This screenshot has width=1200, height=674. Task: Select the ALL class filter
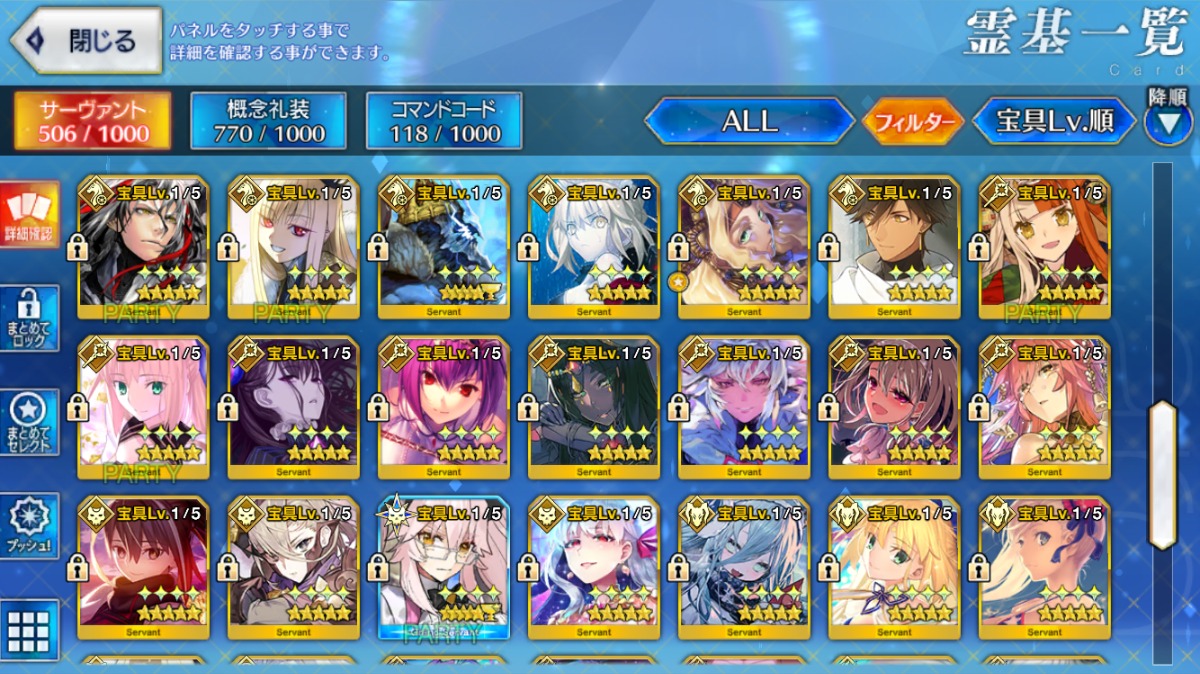coord(749,121)
